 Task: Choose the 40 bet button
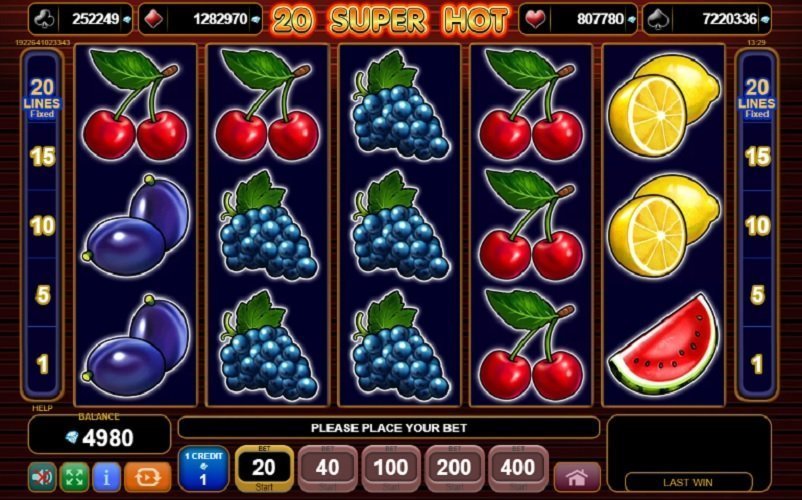[x=327, y=468]
